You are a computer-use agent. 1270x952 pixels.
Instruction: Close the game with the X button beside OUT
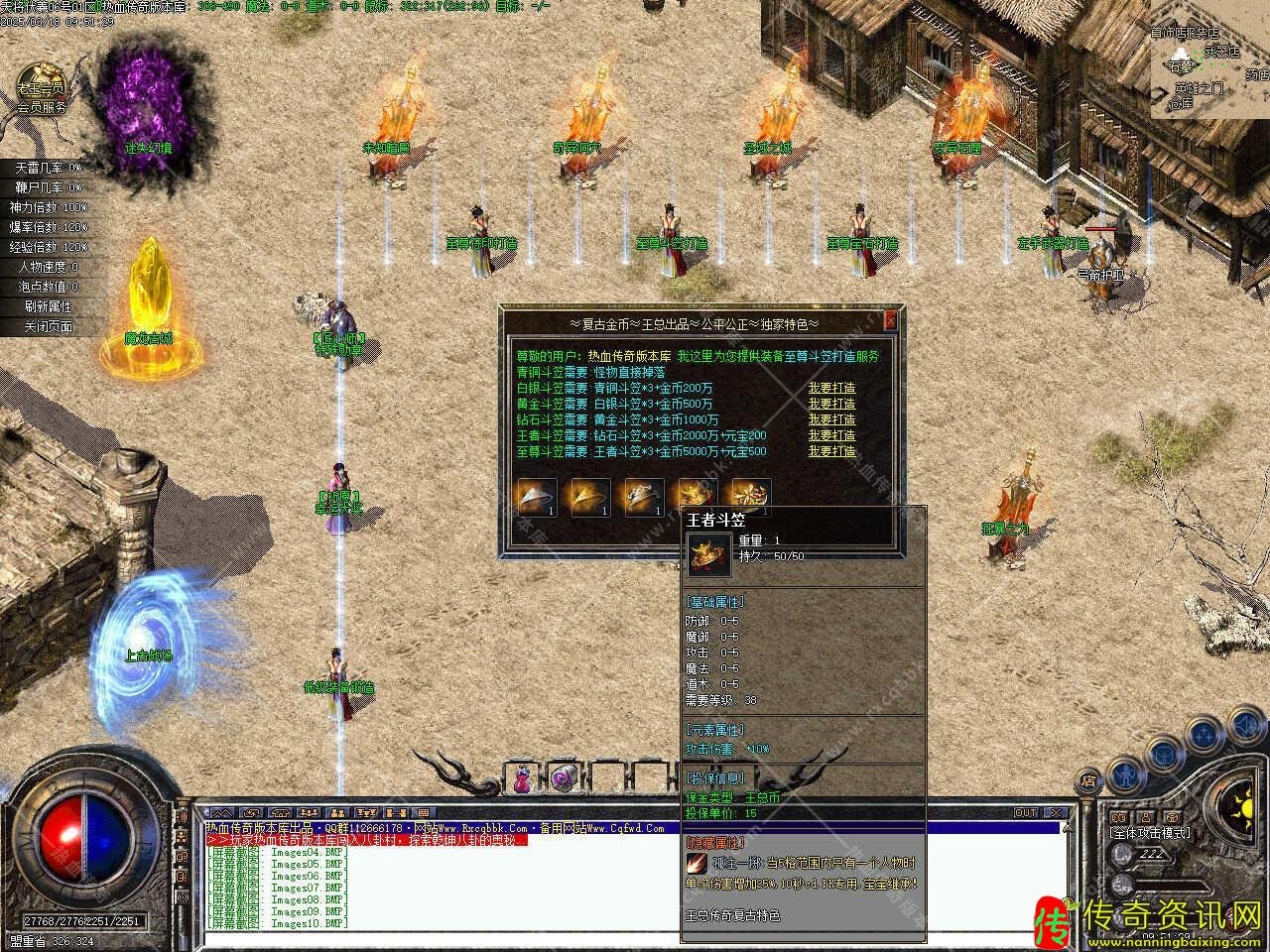pos(1057,813)
